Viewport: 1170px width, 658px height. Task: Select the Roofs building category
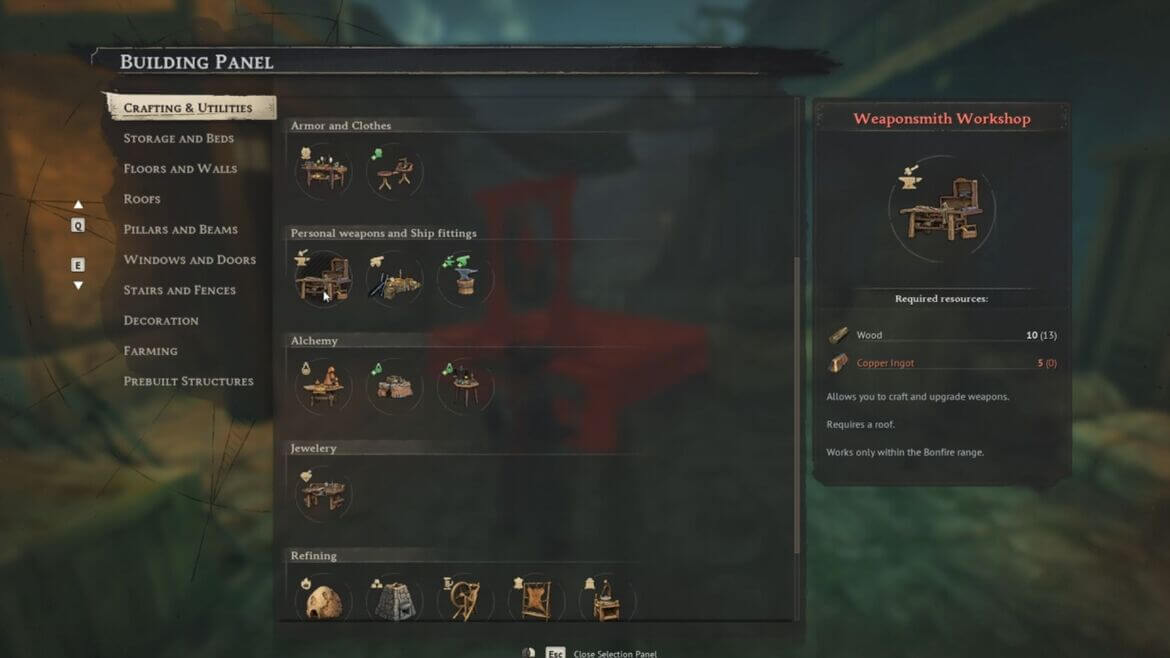(x=142, y=199)
